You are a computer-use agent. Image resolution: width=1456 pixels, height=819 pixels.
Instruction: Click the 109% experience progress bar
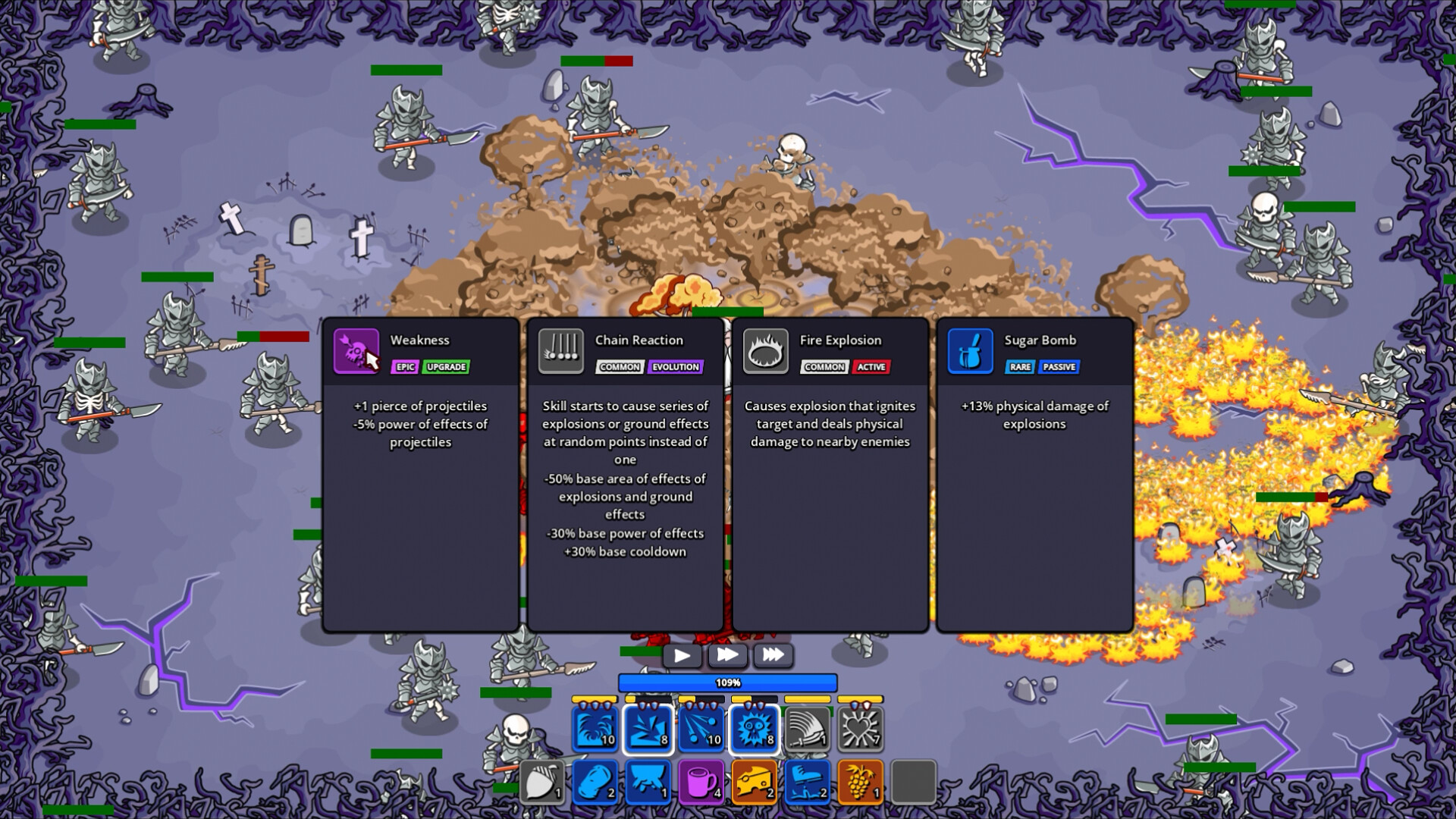pos(728,682)
